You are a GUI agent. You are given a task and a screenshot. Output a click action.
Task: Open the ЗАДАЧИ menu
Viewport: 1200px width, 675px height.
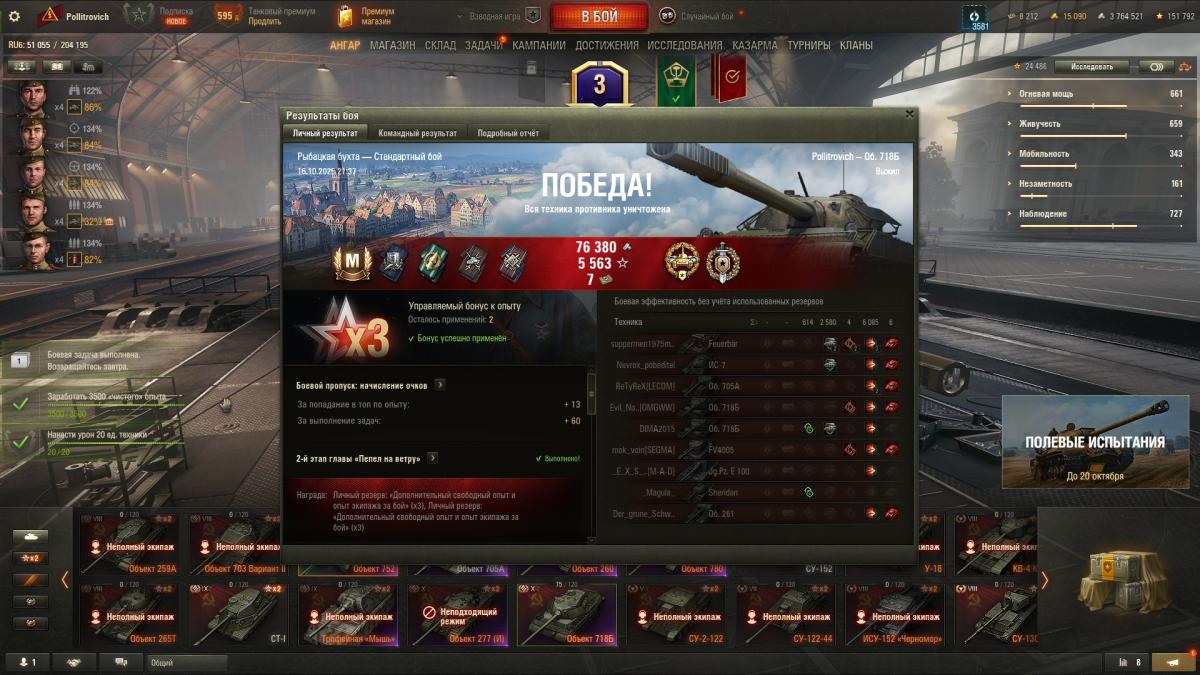coord(484,45)
